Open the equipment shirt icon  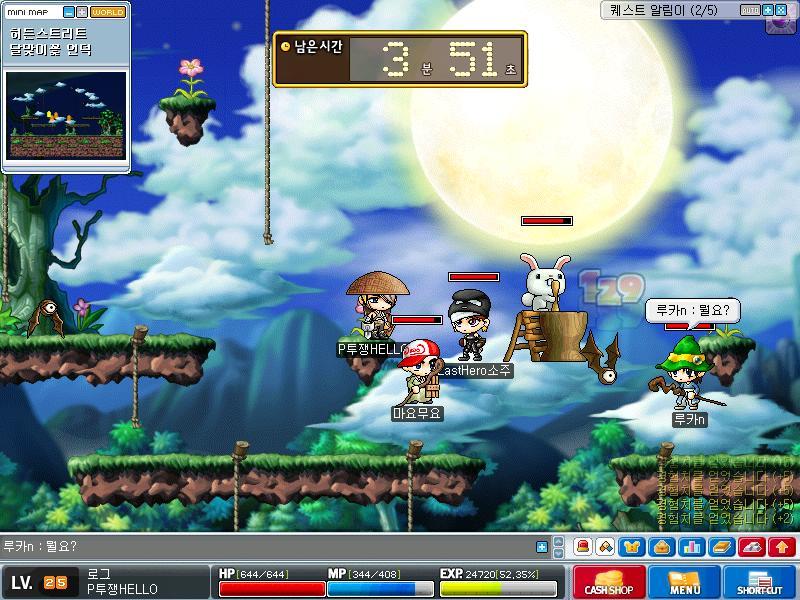(632, 547)
